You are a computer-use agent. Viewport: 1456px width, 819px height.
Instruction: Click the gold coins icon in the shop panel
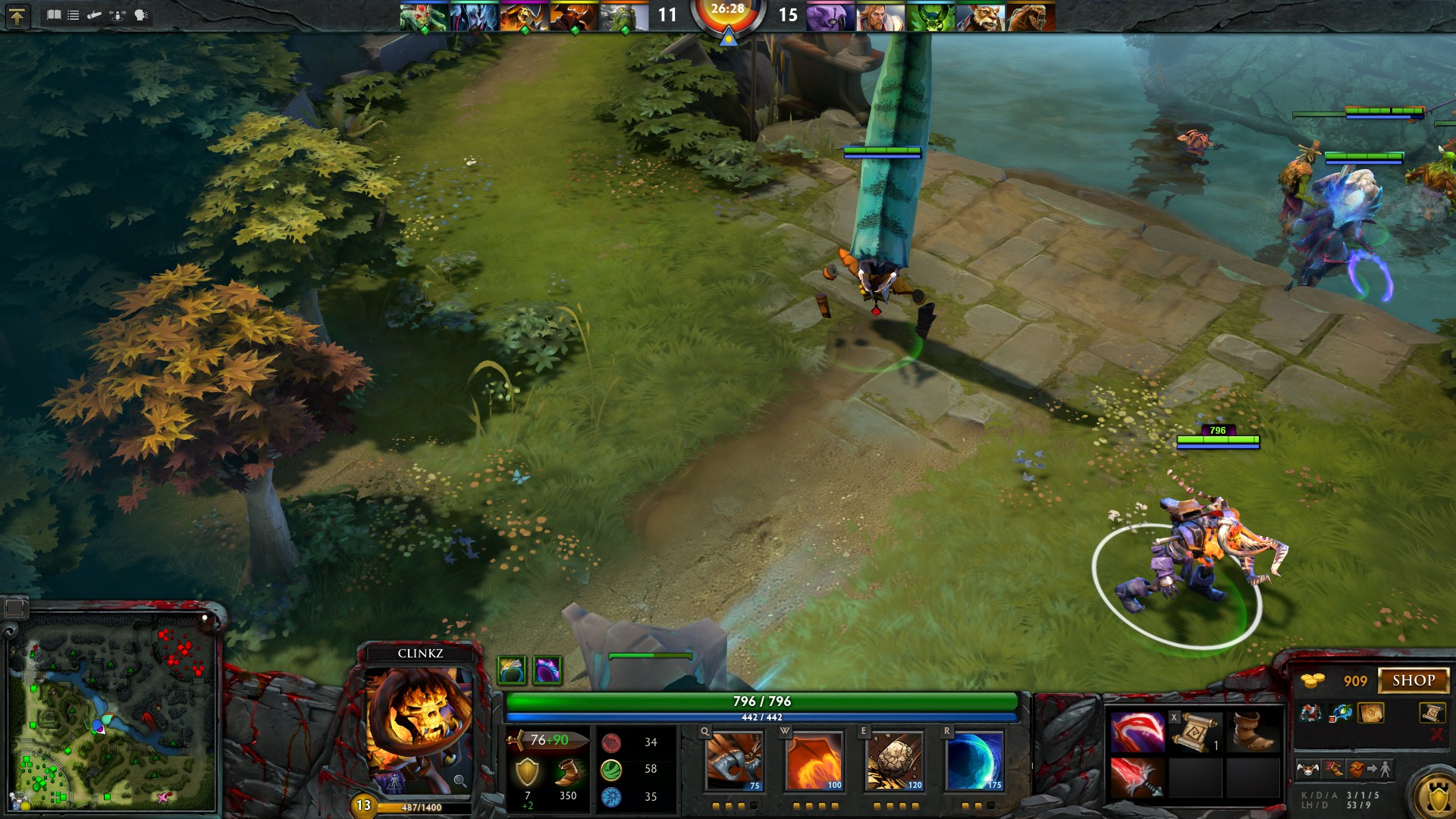pyautogui.click(x=1311, y=680)
